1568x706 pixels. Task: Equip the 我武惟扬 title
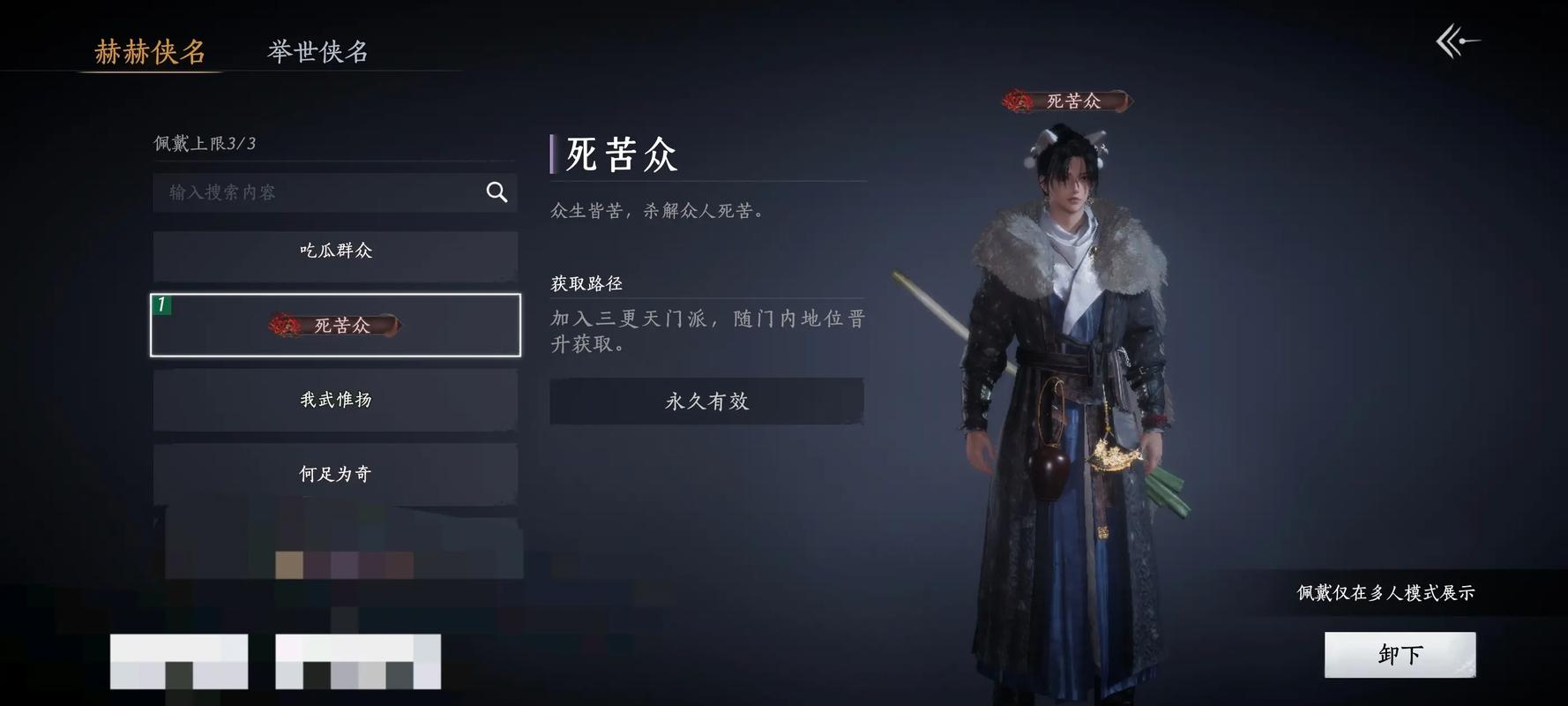tap(336, 399)
